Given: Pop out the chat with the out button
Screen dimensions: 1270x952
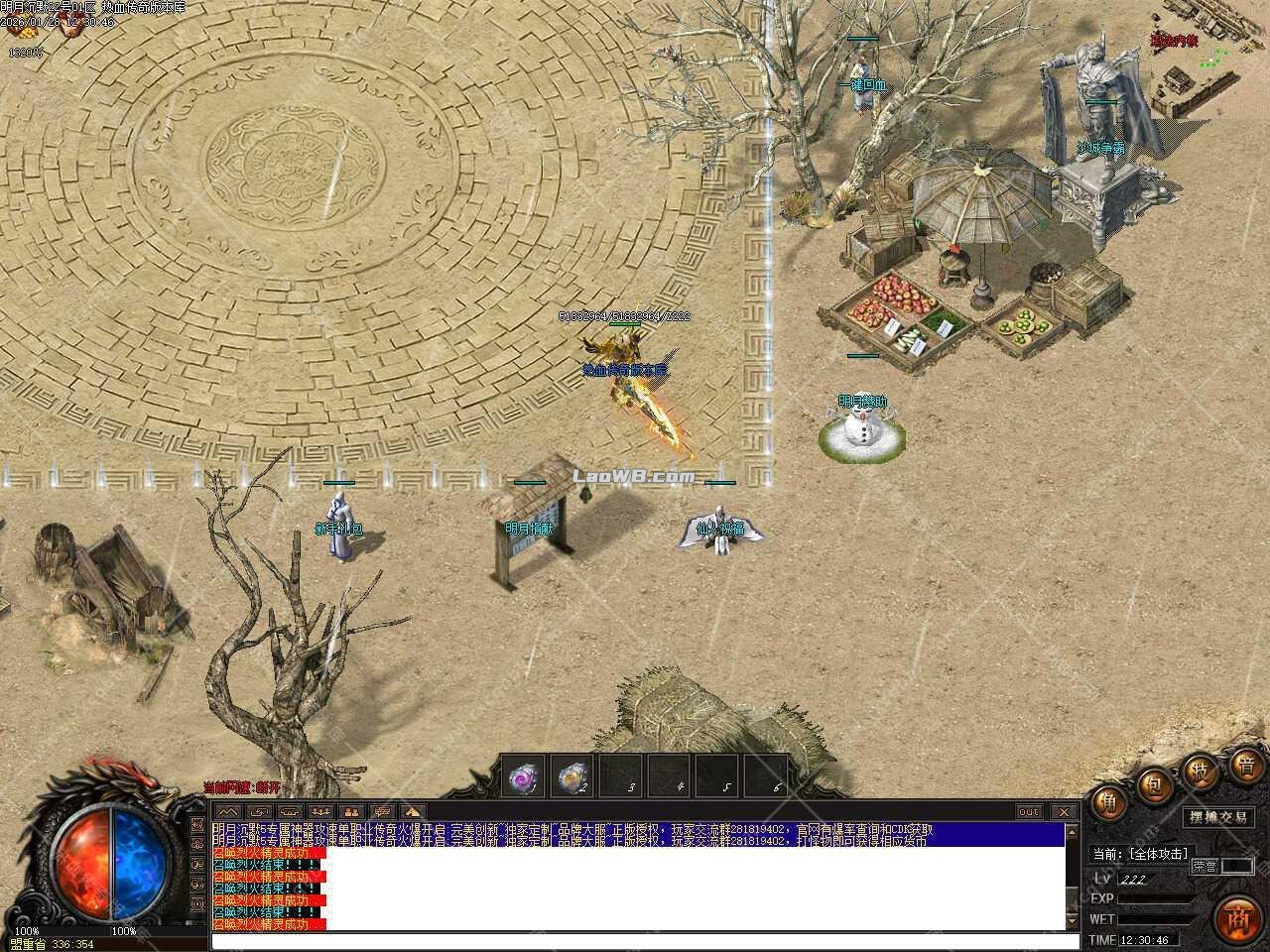Looking at the screenshot, I should coord(1031,811).
